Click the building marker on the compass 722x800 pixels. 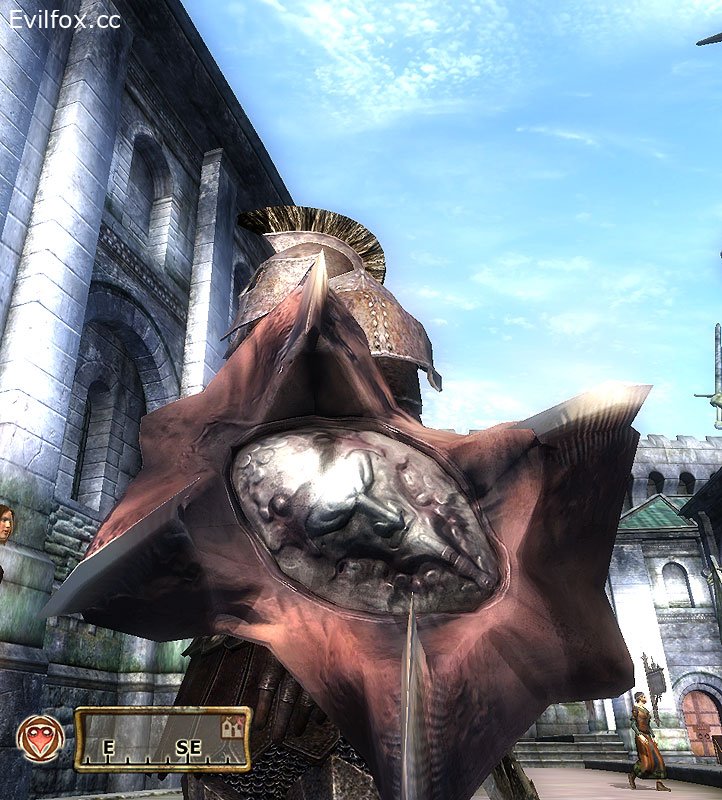[x=232, y=727]
